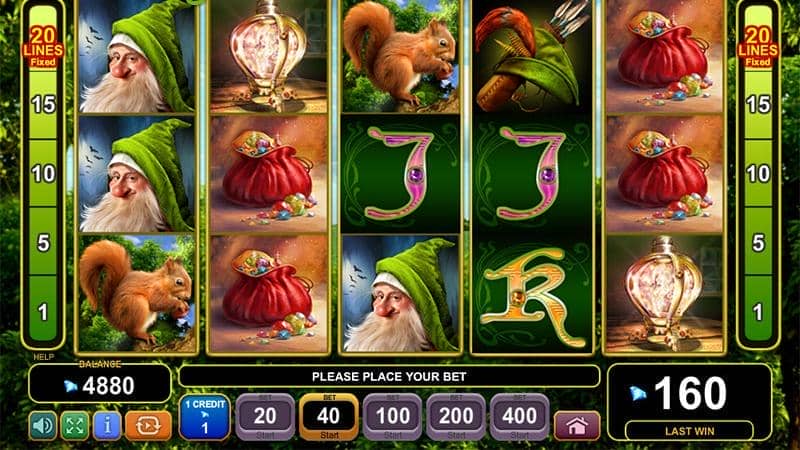Viewport: 800px width, 450px height.
Task: Start a spin with bet 40
Action: (x=329, y=417)
